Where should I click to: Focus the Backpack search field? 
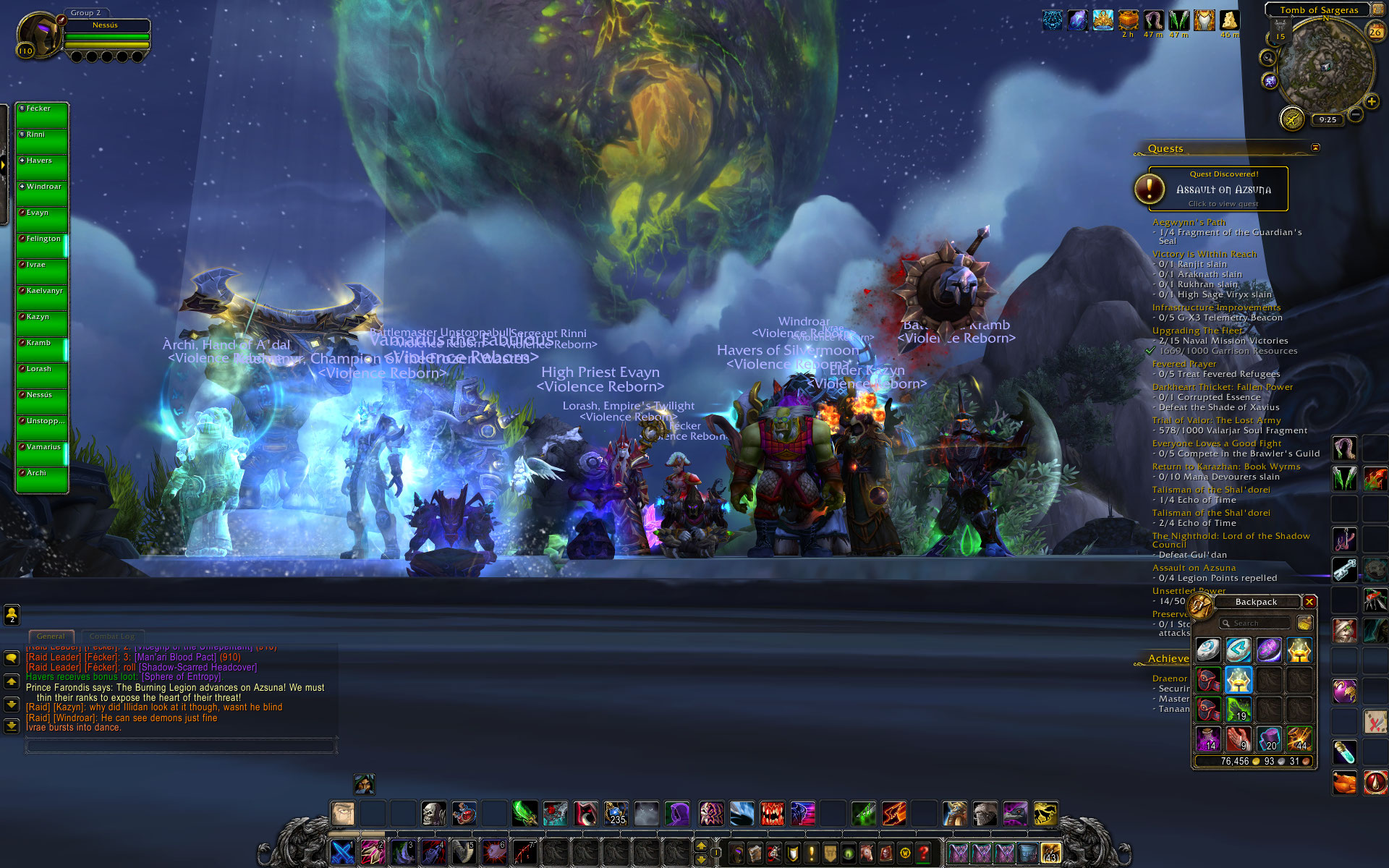coord(1255,624)
